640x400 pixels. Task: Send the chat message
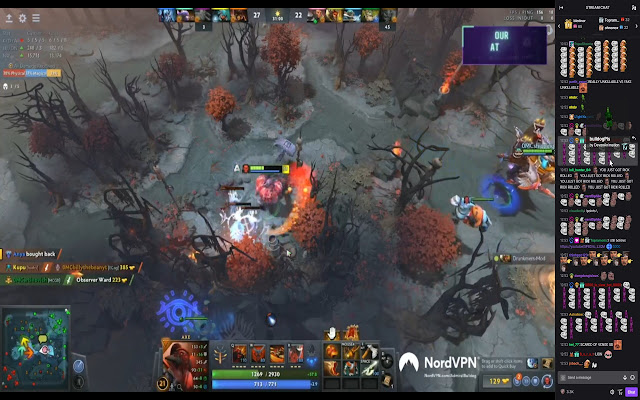click(631, 391)
